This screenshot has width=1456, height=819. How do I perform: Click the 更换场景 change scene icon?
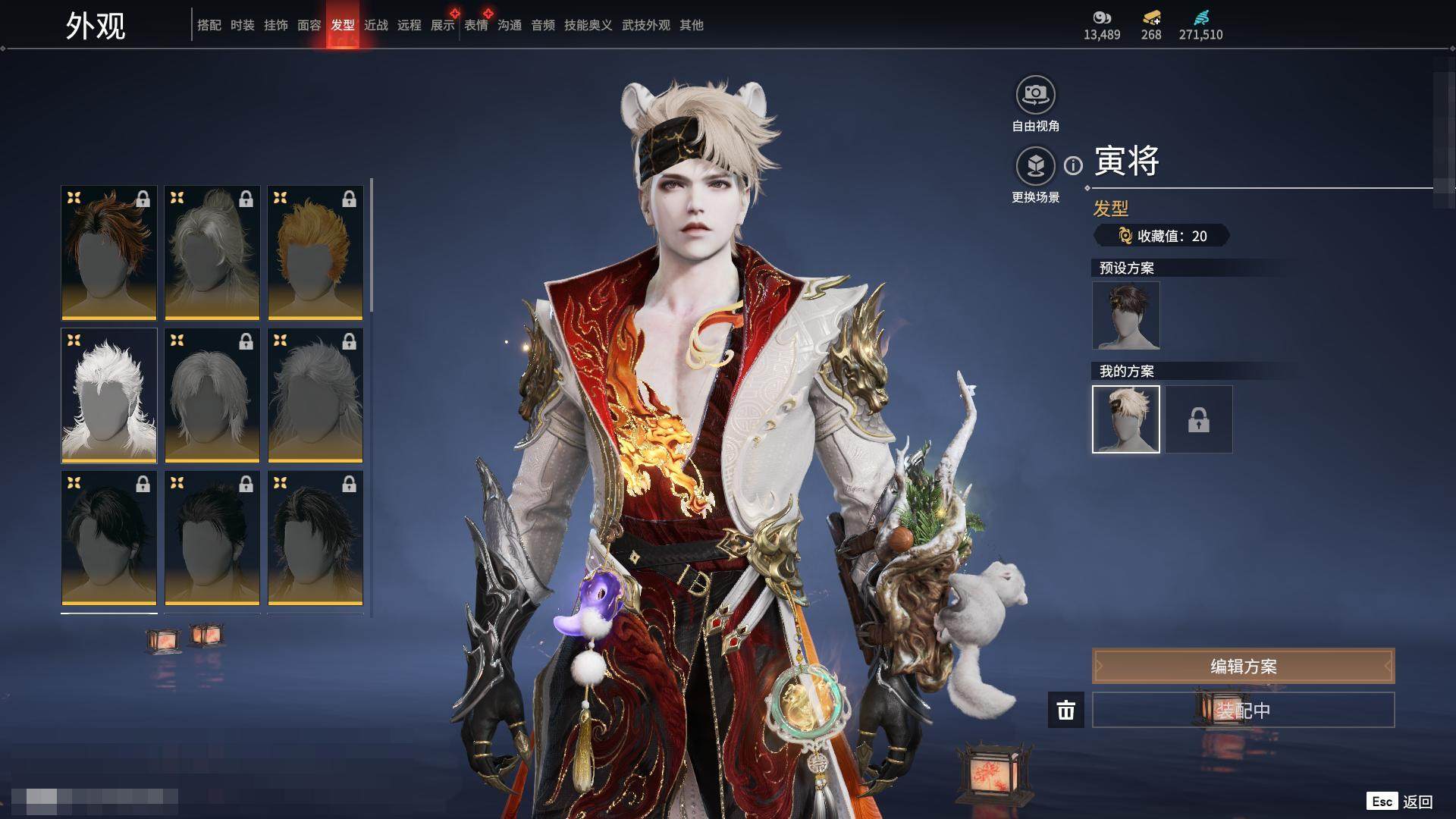(1035, 166)
